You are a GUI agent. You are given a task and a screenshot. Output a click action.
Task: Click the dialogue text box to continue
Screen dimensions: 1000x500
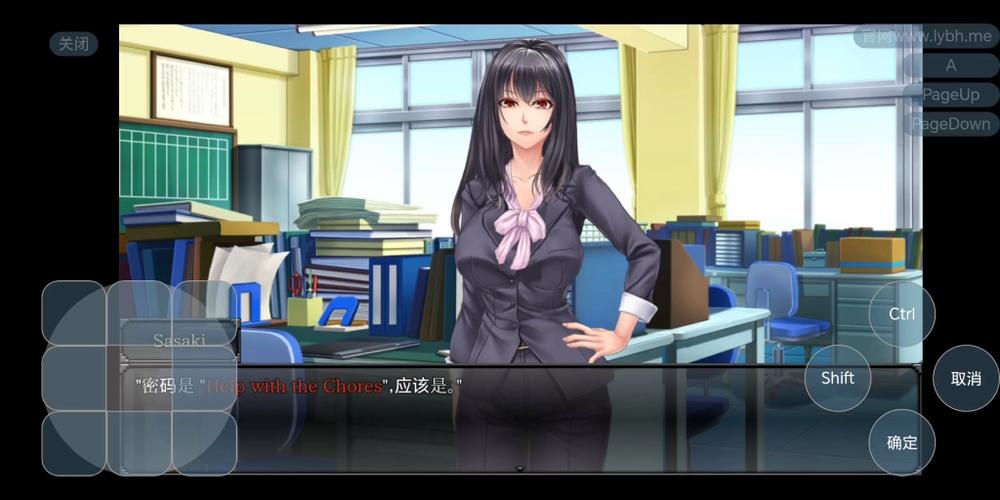(520, 420)
